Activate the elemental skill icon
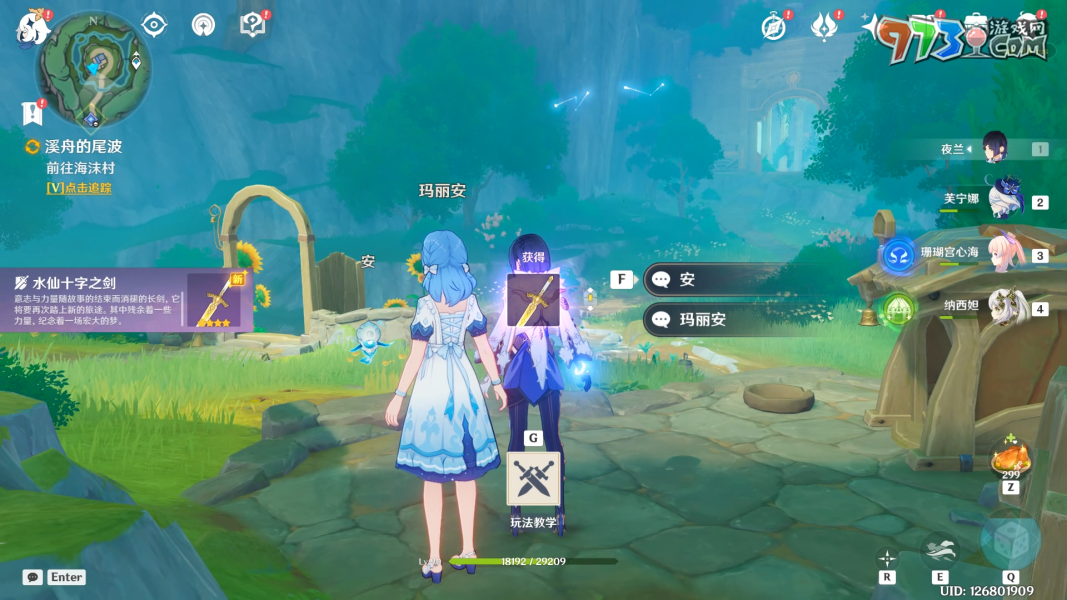 [x=940, y=549]
